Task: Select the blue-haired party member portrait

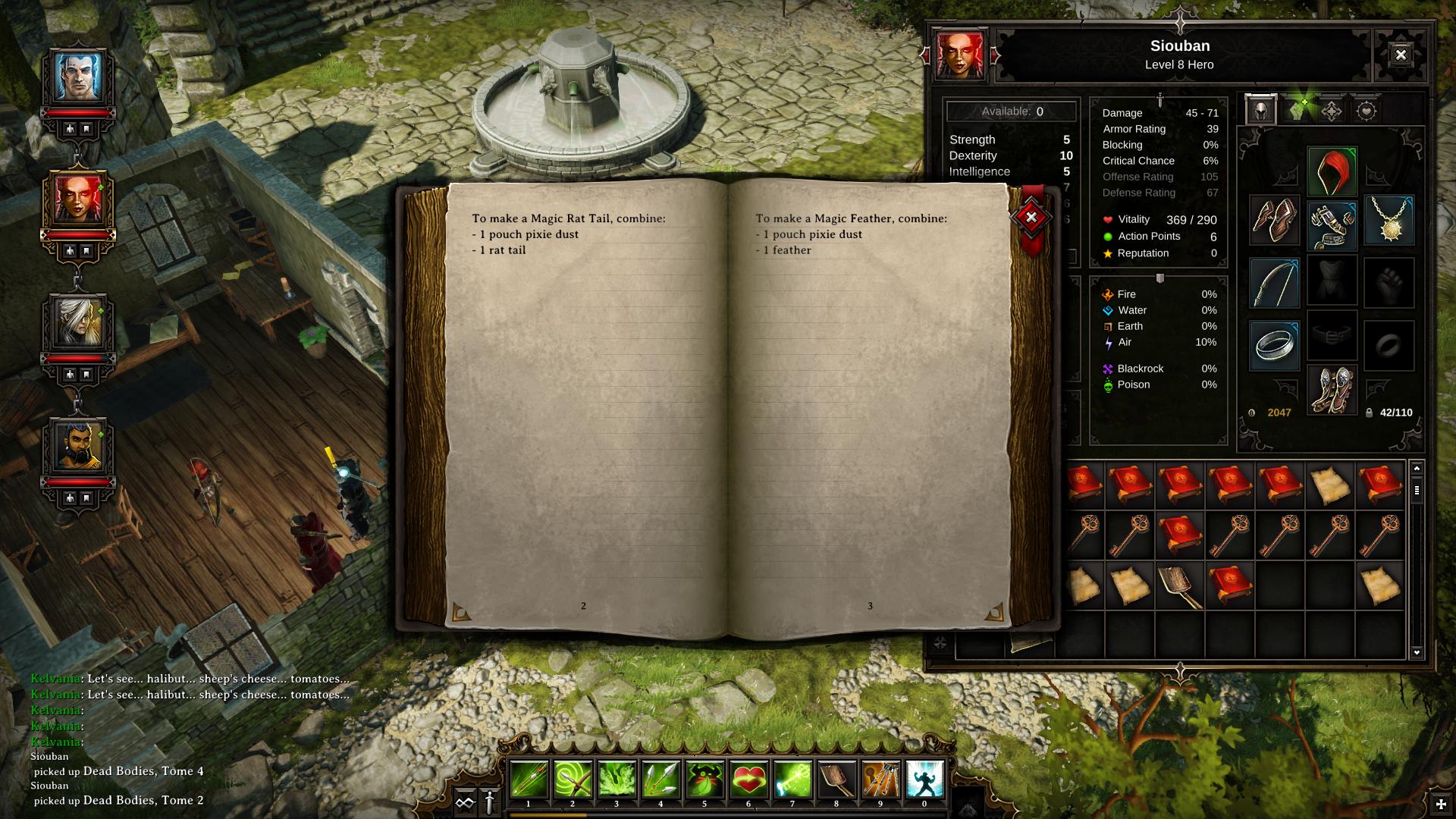Action: tap(77, 77)
